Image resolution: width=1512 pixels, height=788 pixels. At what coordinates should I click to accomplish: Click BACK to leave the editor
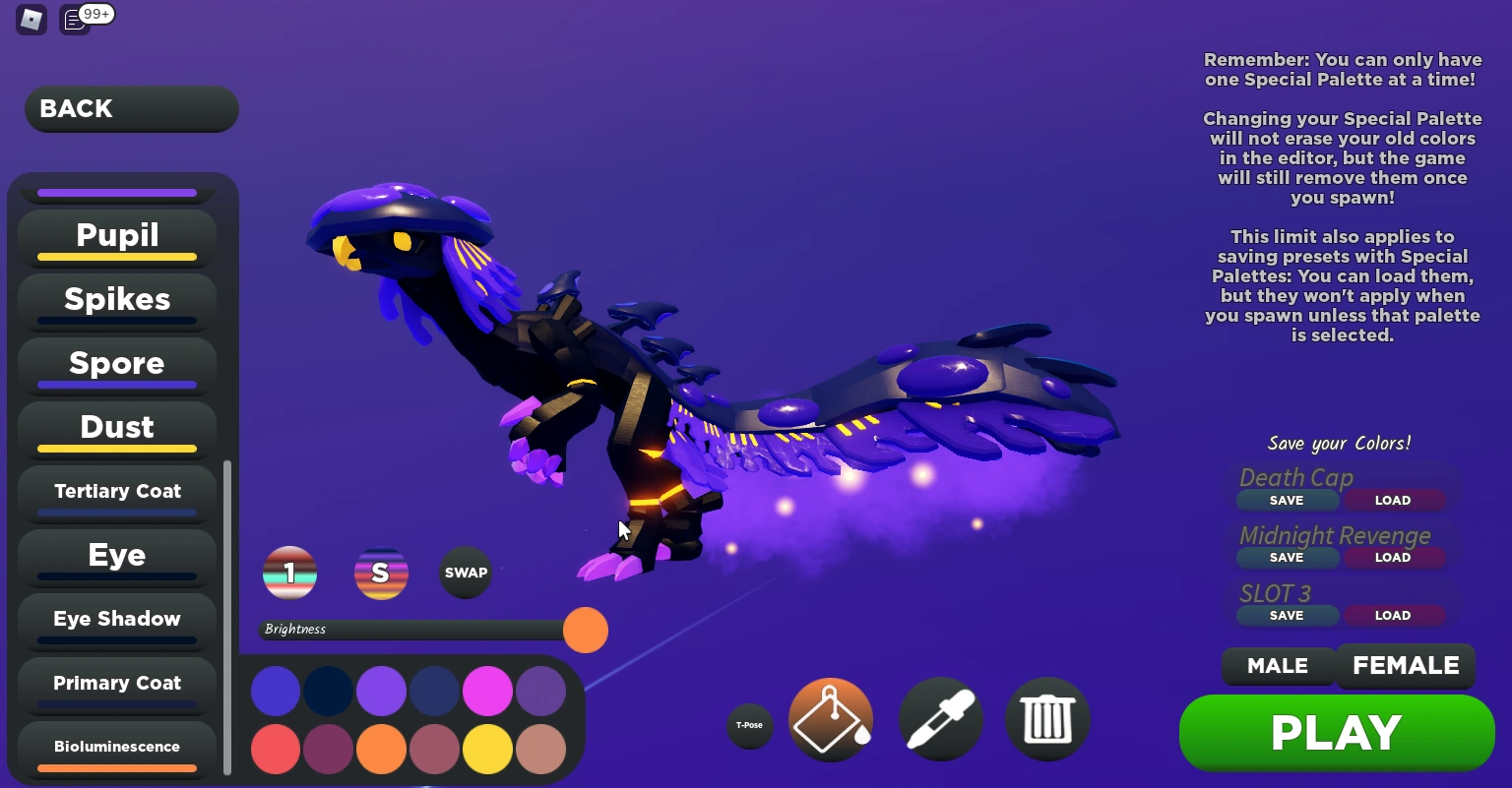[131, 108]
